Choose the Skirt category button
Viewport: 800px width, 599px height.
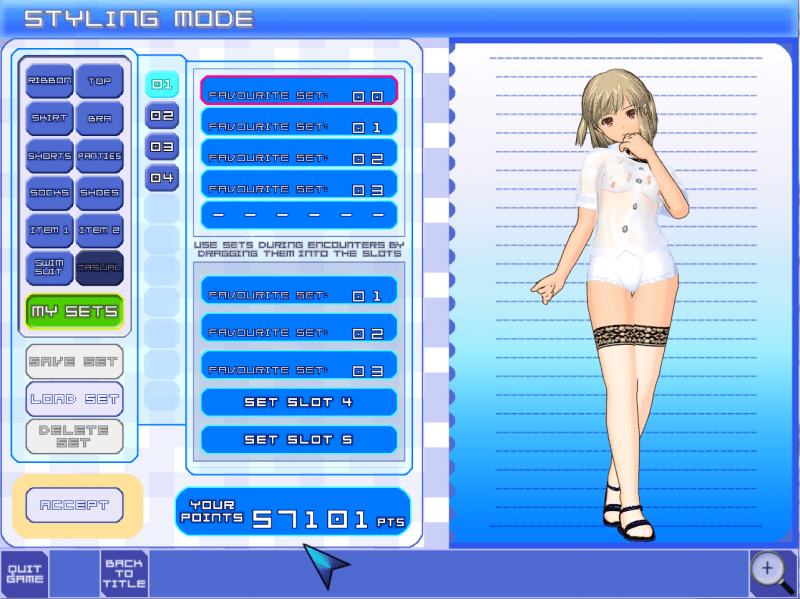pos(49,118)
